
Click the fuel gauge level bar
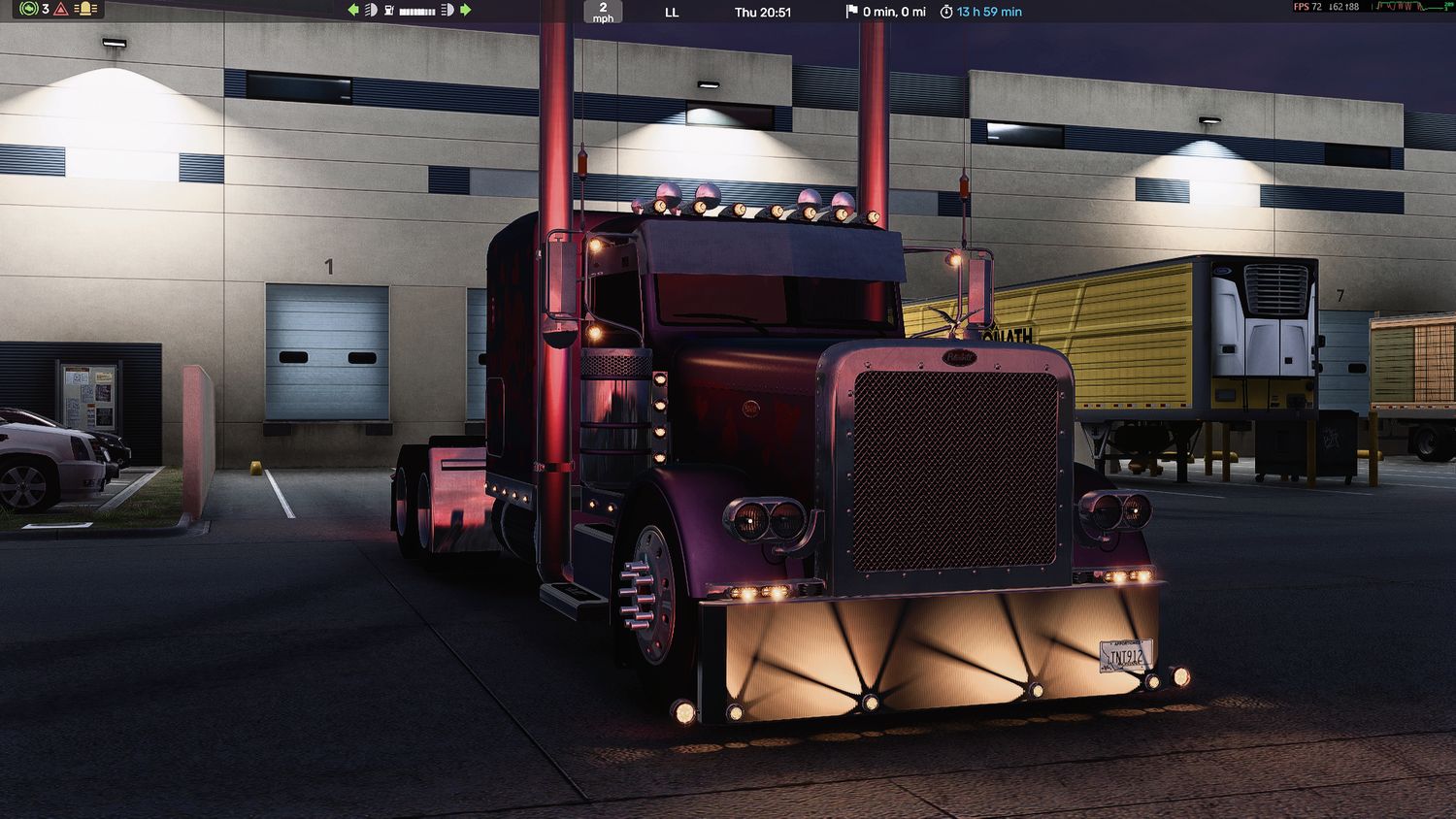[417, 9]
